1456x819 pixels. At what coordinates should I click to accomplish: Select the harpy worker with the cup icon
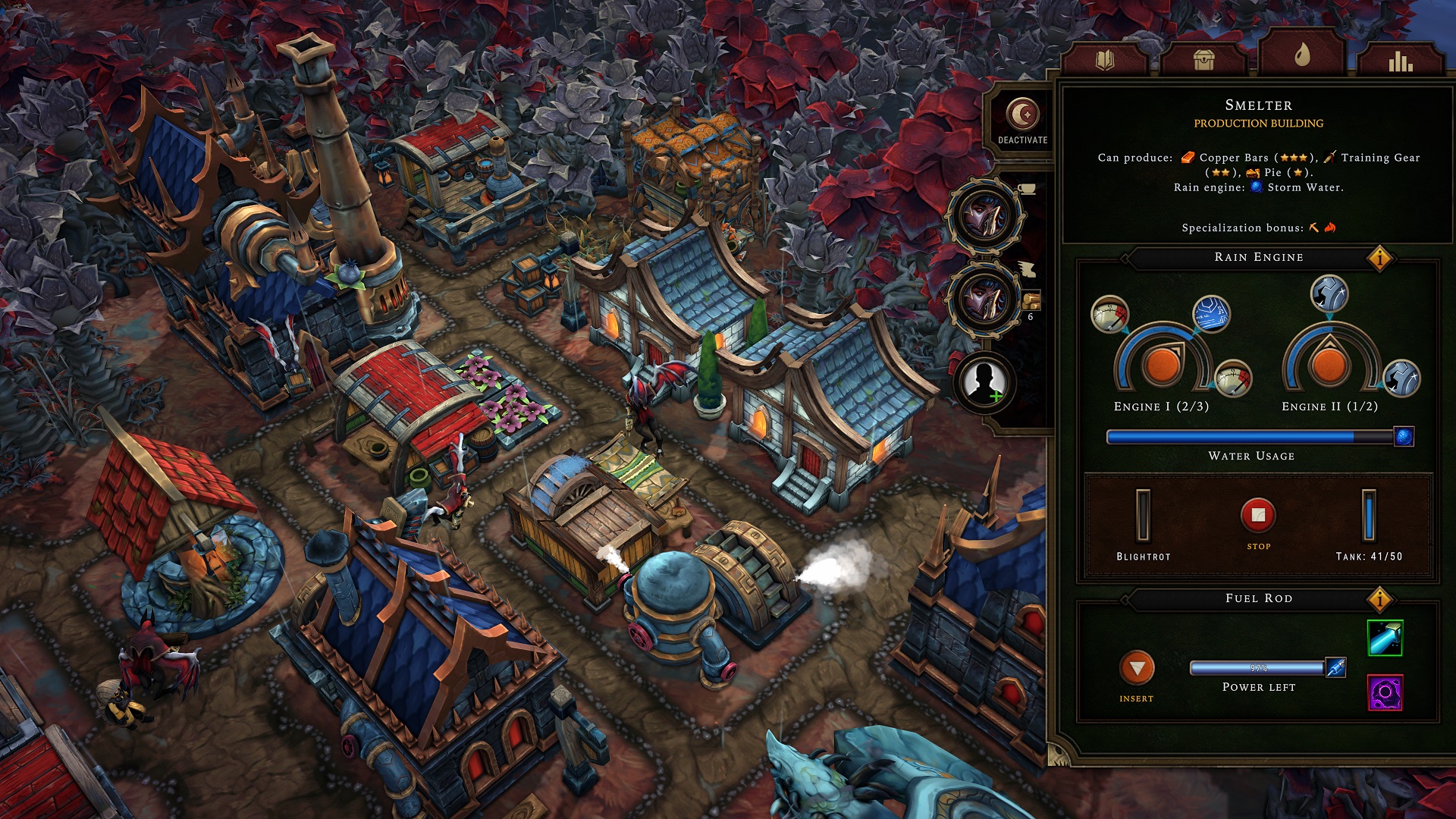[985, 217]
